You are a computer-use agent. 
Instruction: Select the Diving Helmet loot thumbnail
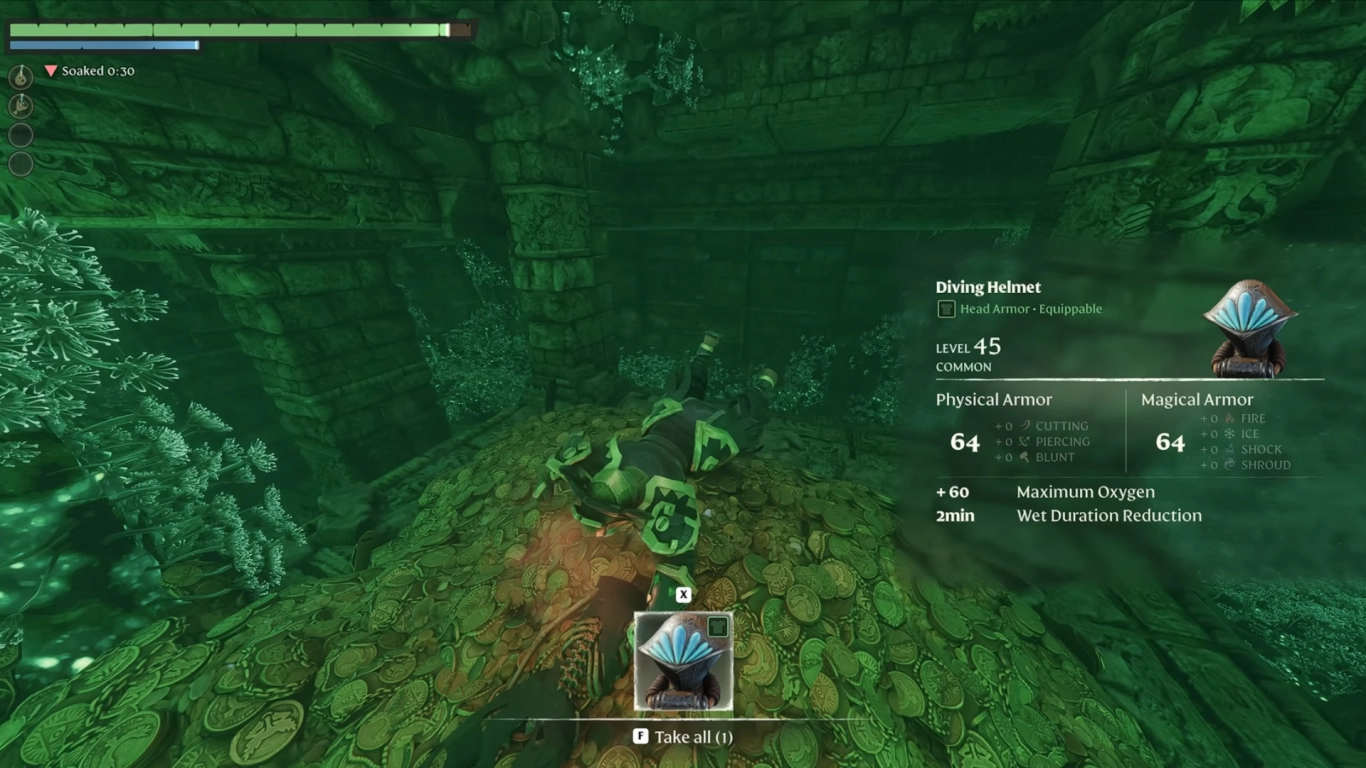coord(683,660)
